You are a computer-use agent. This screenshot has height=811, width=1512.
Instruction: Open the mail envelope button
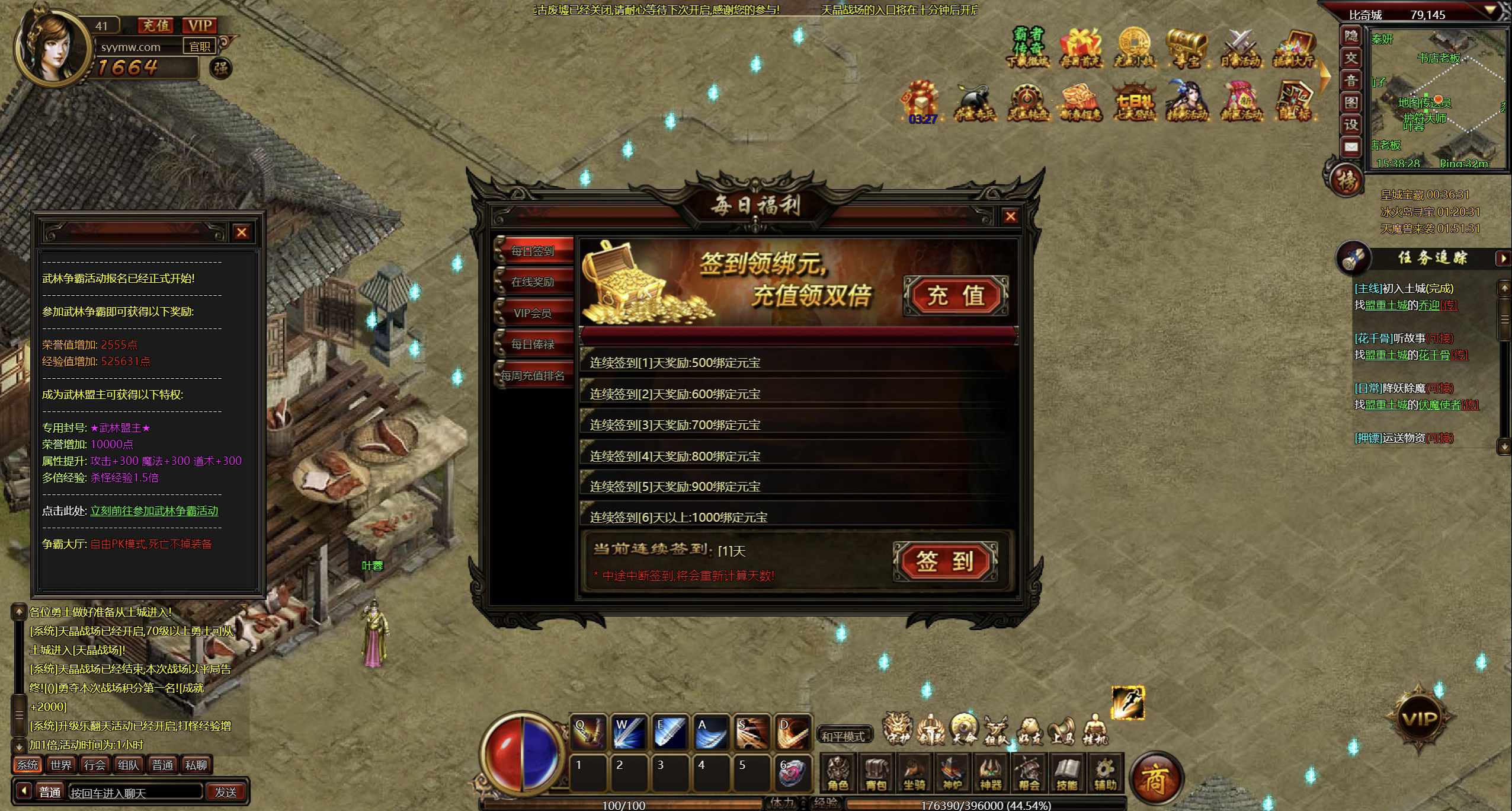(x=1351, y=147)
